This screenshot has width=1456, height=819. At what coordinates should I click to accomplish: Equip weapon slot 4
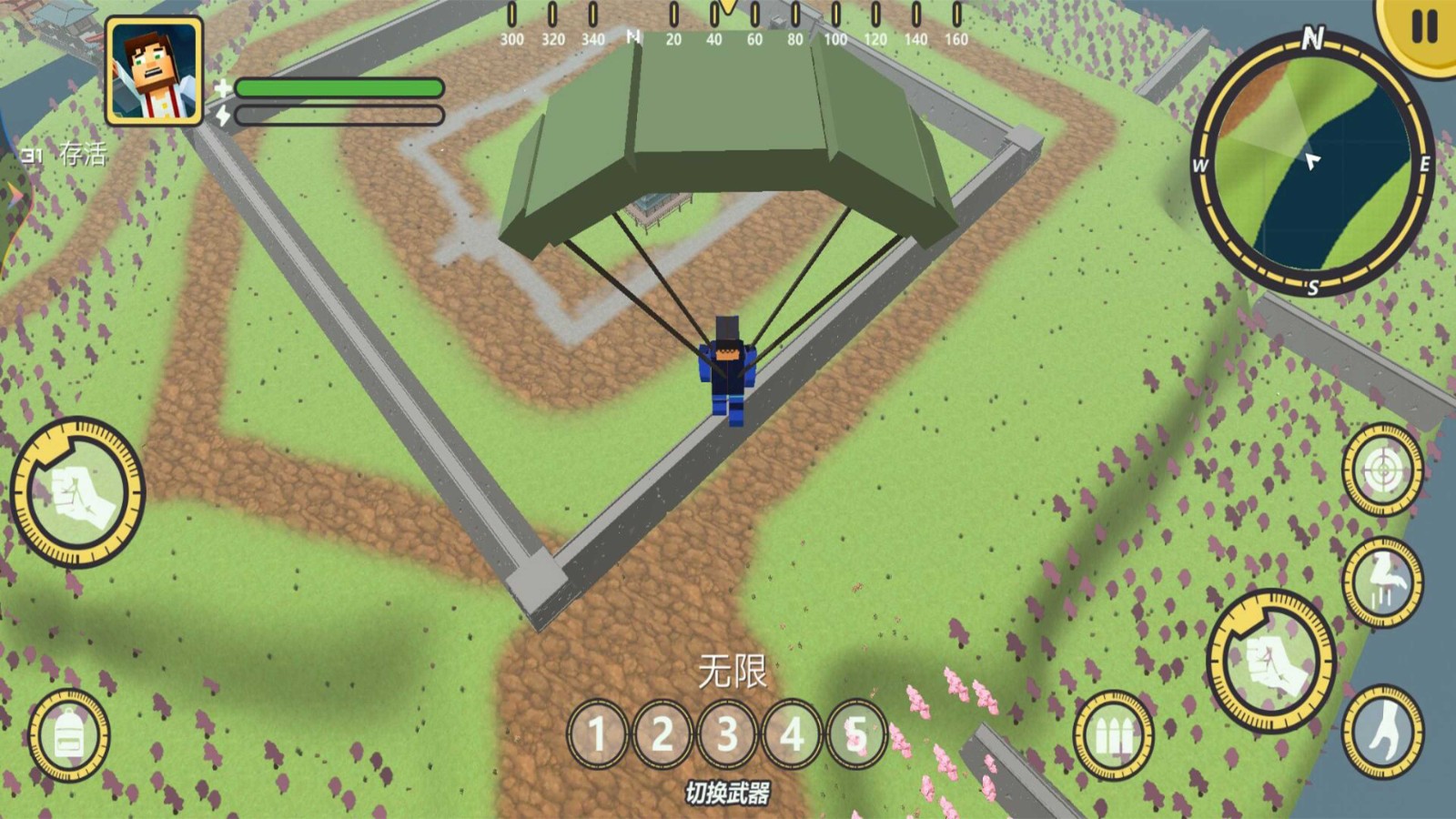click(x=792, y=733)
